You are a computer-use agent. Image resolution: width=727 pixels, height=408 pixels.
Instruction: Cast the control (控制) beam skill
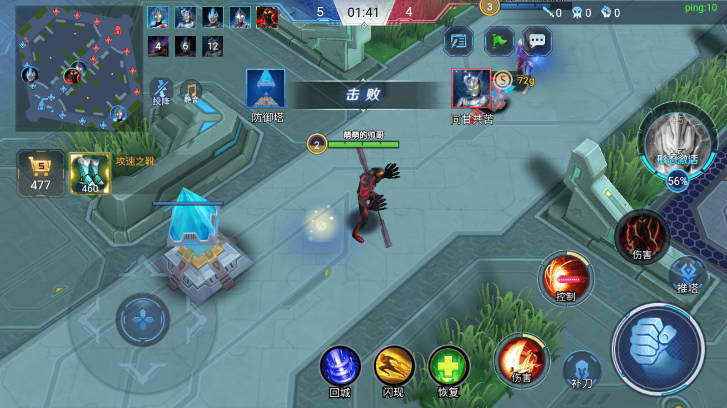pyautogui.click(x=566, y=276)
